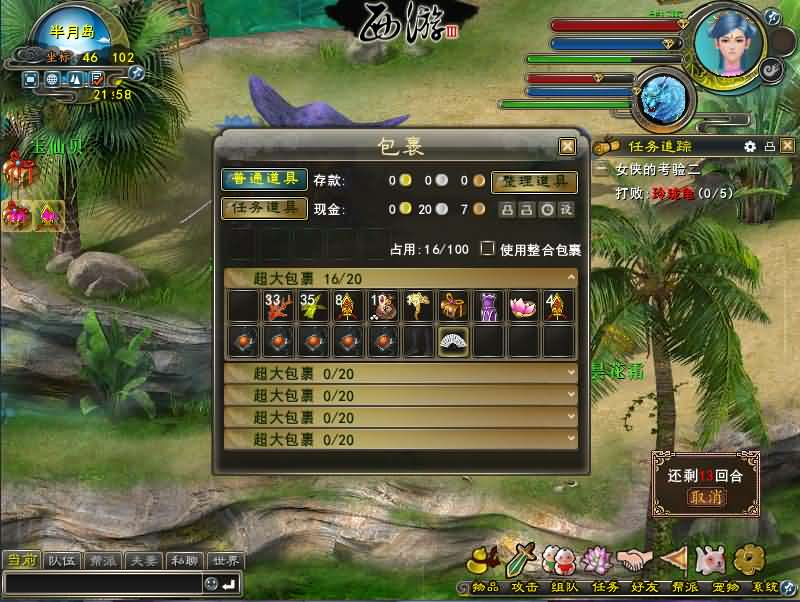
Task: Cancel the battle countdown with 取消
Action: coord(706,497)
